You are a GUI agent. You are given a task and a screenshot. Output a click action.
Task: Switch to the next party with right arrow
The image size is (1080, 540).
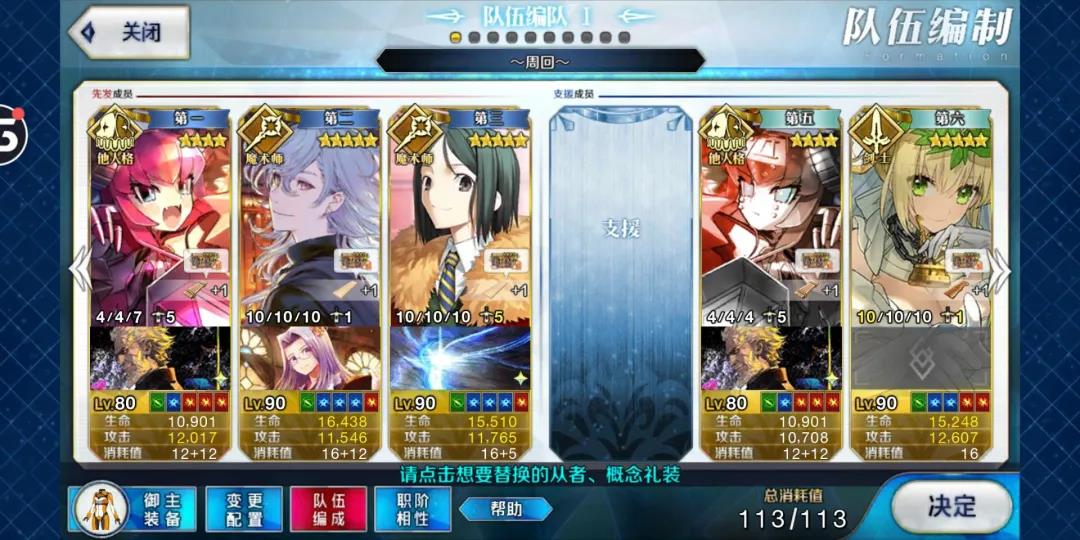pos(1000,268)
